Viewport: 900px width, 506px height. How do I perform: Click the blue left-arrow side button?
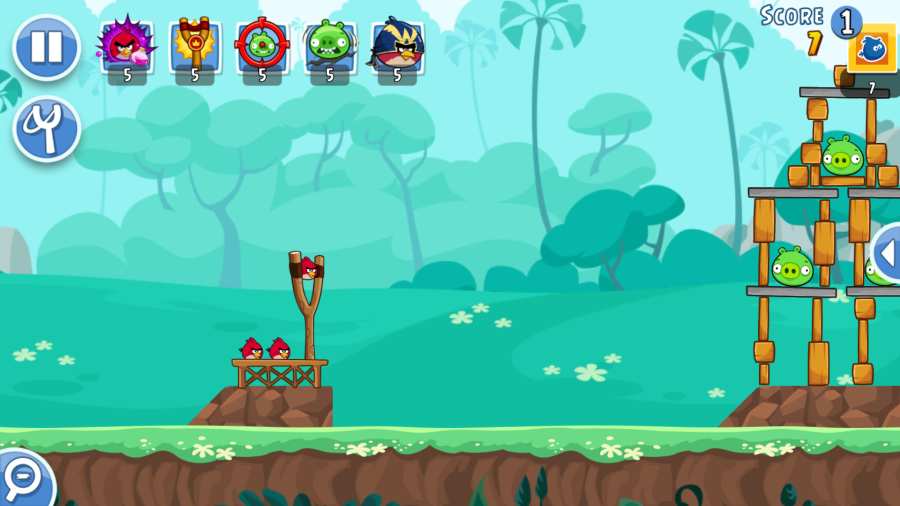pyautogui.click(x=886, y=253)
